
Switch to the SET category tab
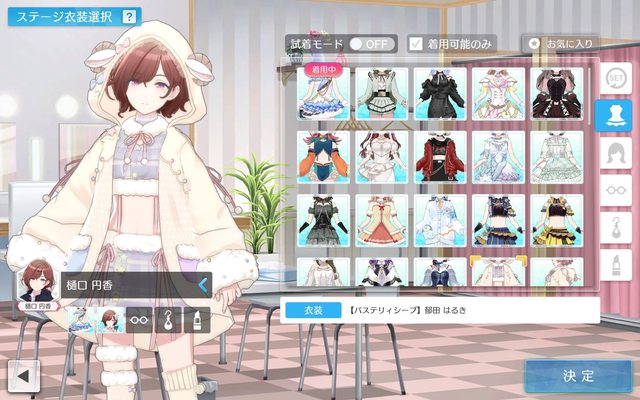[x=613, y=77]
